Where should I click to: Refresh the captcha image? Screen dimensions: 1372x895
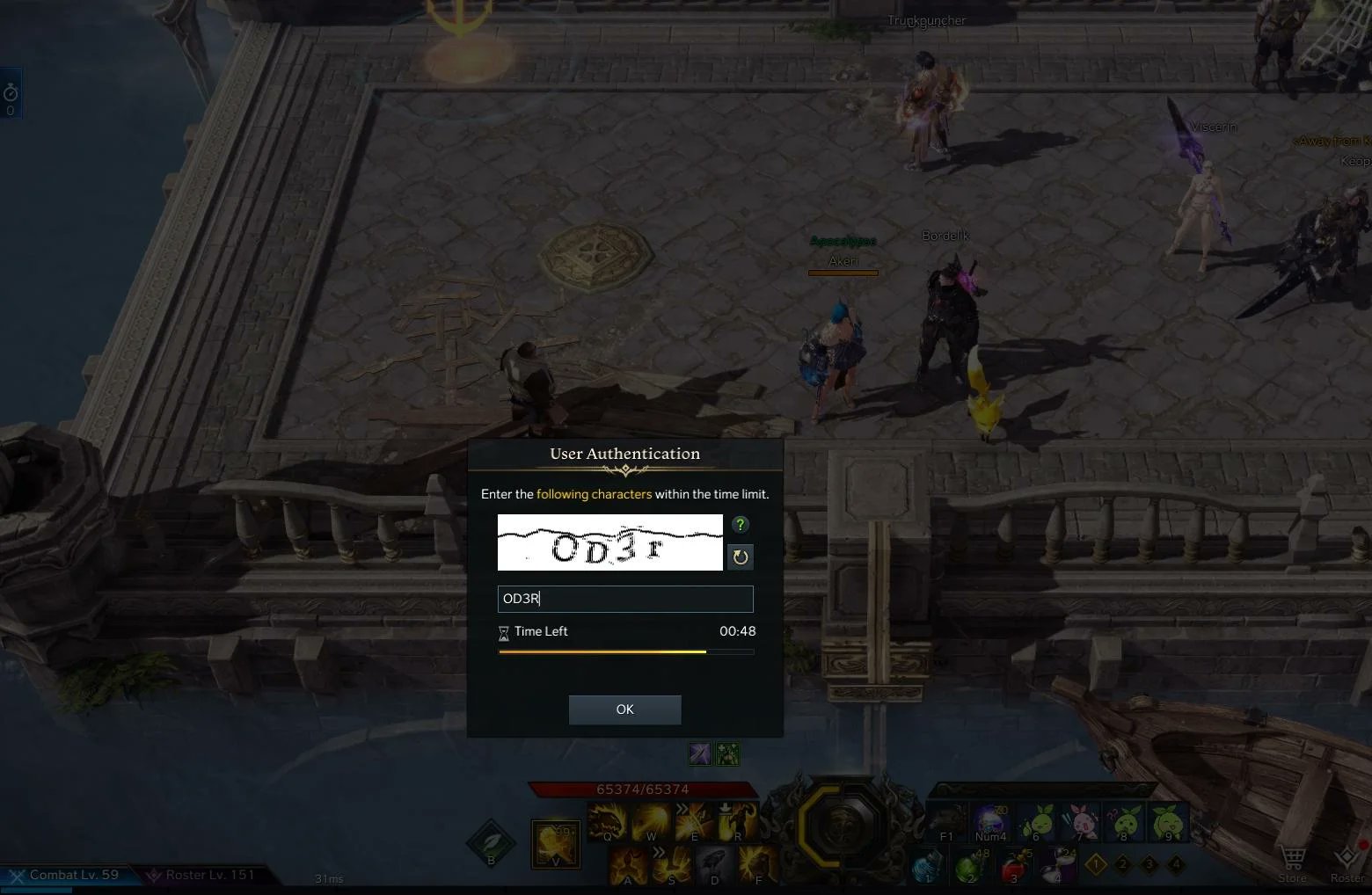point(740,557)
